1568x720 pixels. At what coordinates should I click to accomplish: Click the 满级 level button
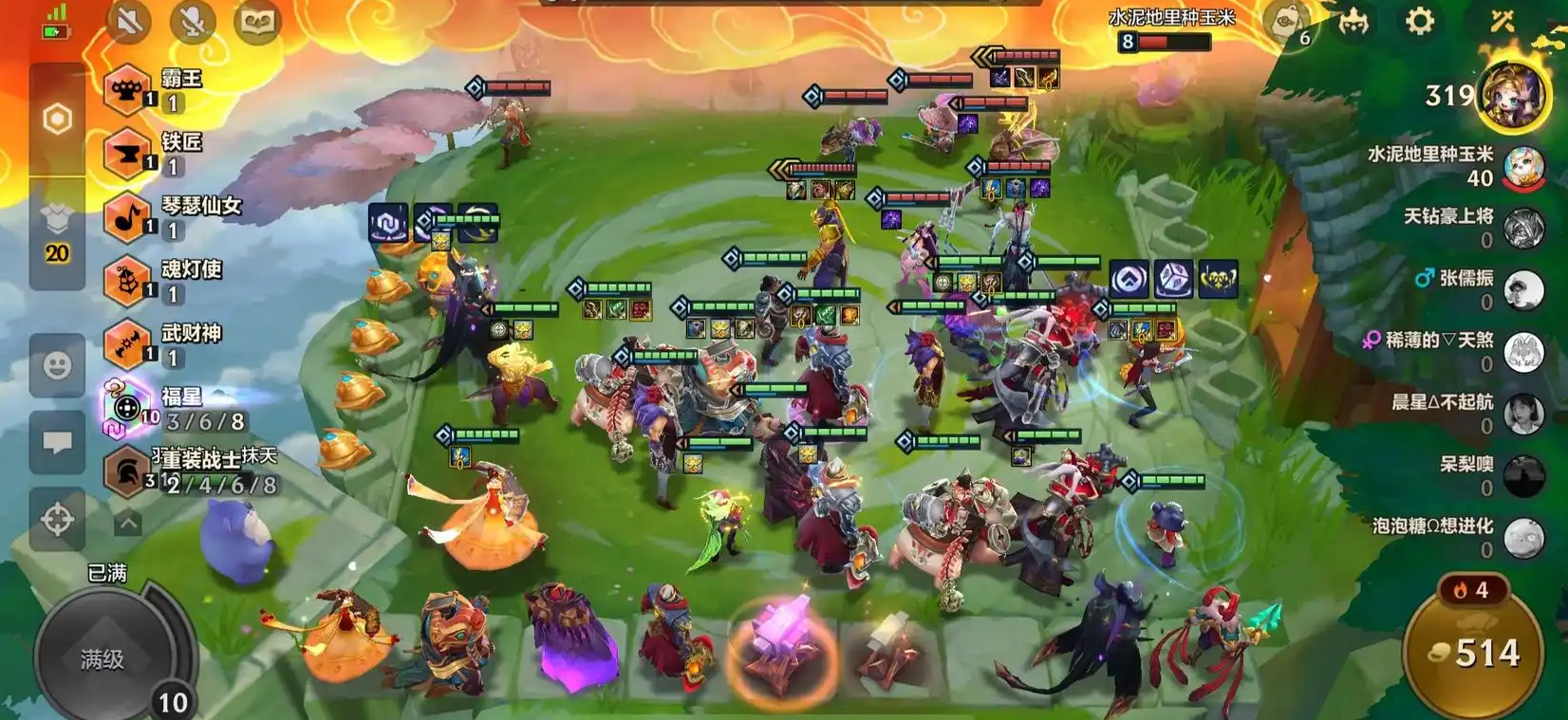103,658
